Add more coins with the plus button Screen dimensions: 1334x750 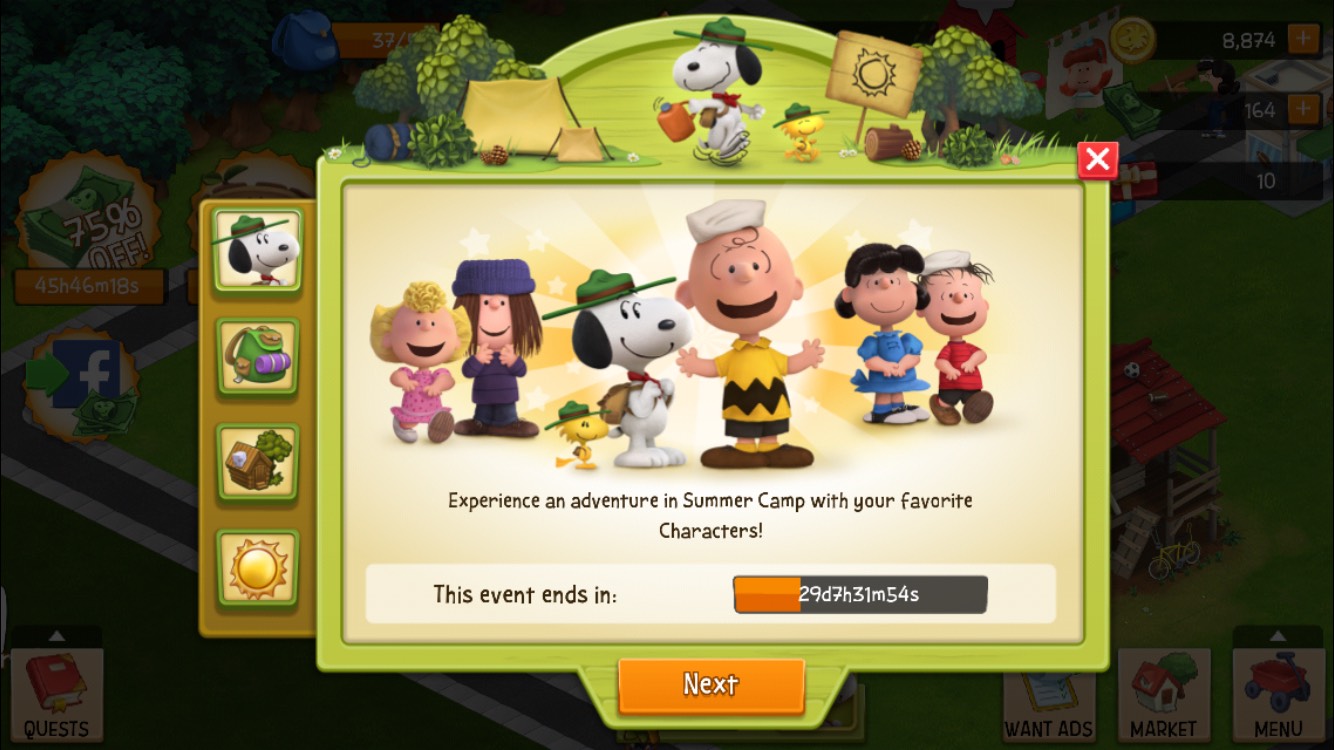1303,40
